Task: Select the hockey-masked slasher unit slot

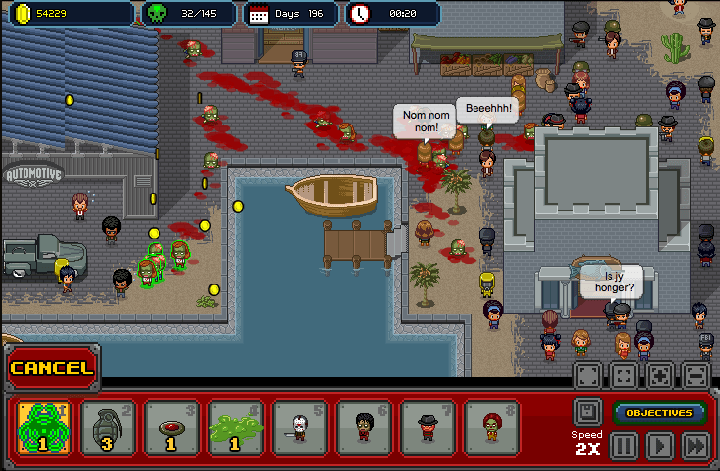Action: (299, 427)
